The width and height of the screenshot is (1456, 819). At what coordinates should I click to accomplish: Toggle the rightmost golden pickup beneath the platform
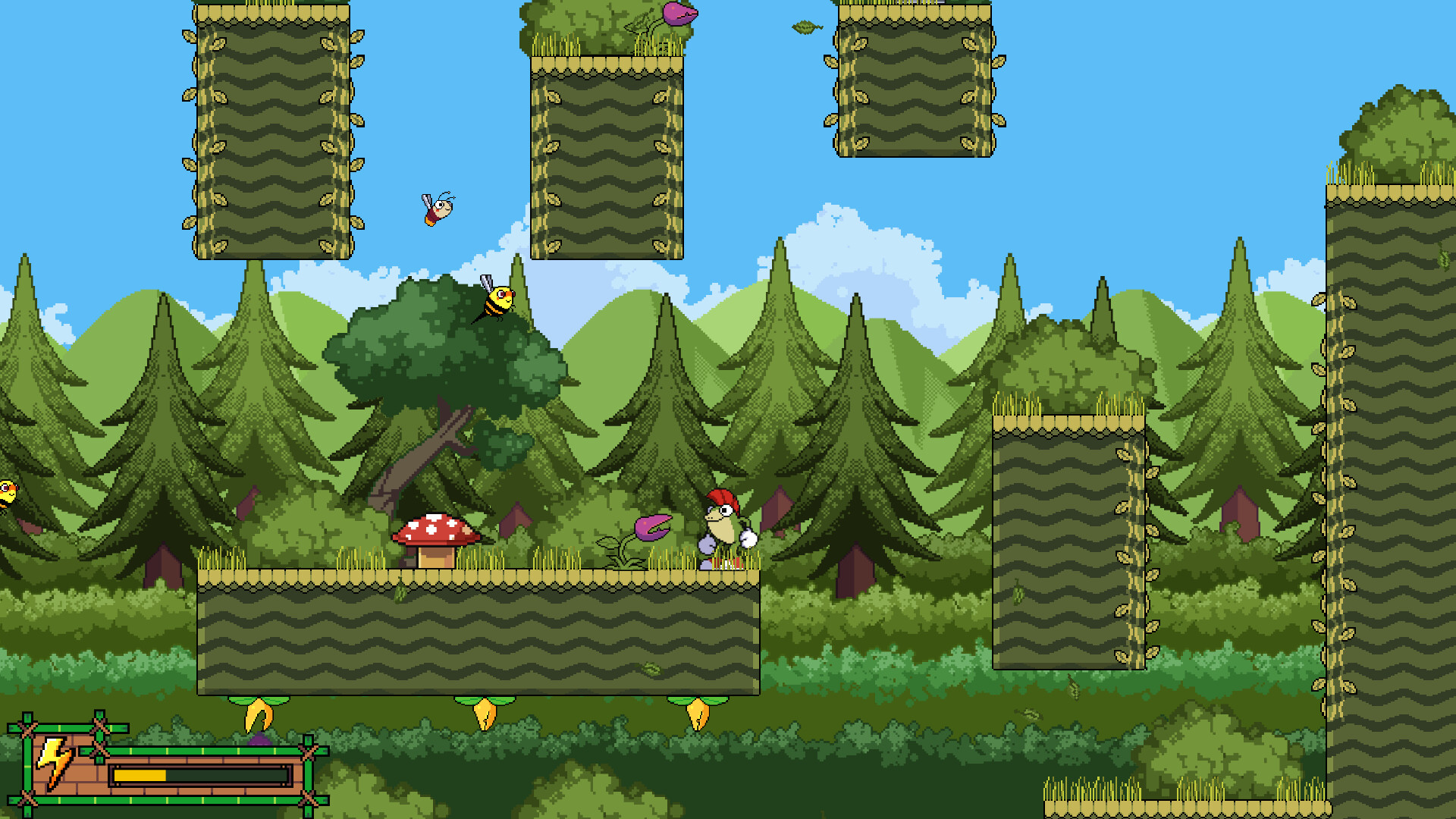tap(698, 713)
